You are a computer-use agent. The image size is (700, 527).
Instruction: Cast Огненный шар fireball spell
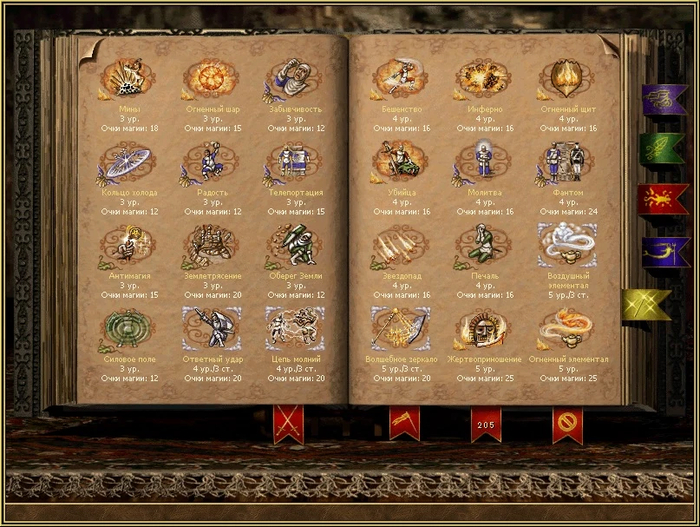pos(208,77)
